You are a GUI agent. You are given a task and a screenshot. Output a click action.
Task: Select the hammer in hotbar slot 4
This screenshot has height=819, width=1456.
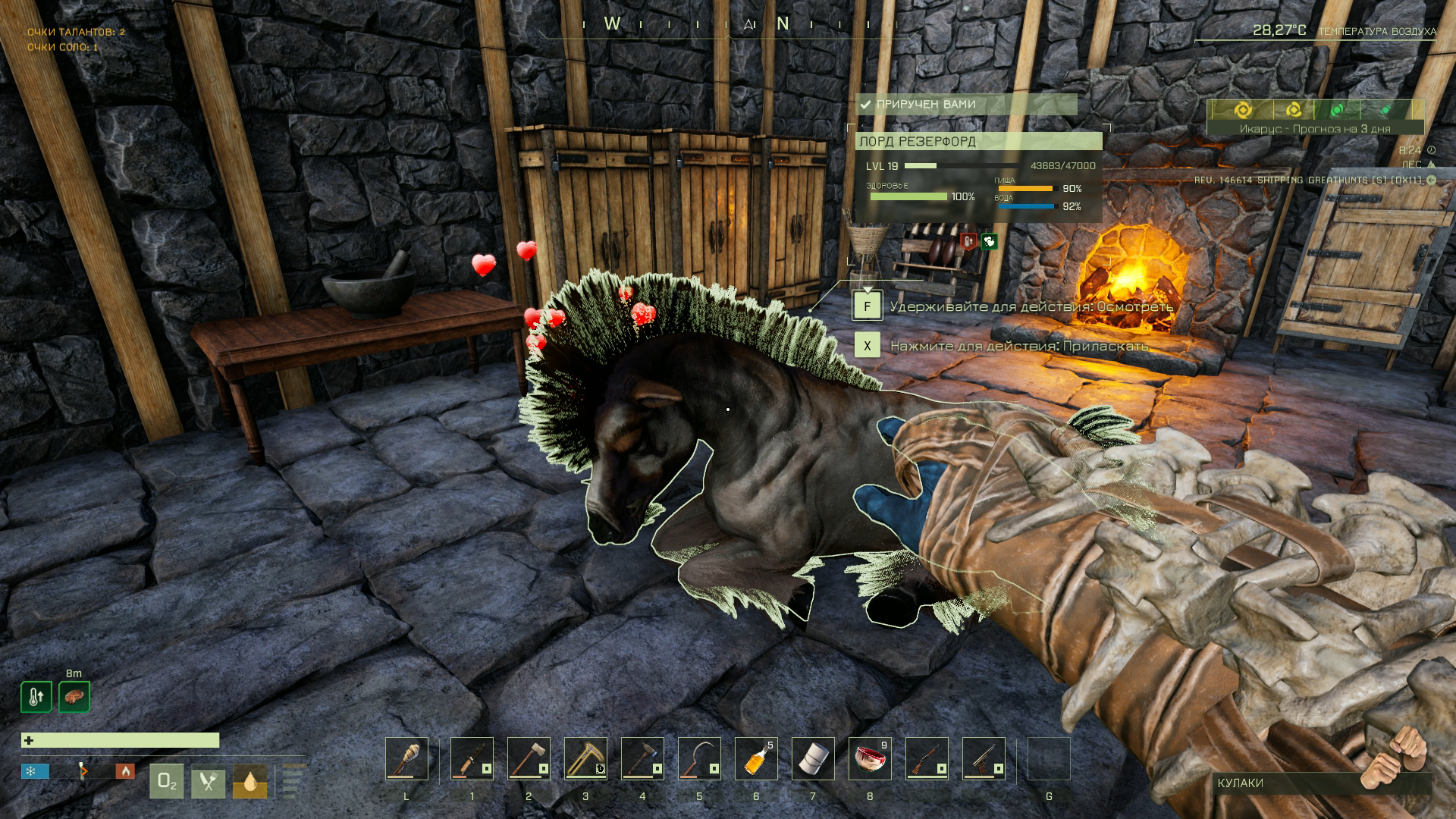642,758
